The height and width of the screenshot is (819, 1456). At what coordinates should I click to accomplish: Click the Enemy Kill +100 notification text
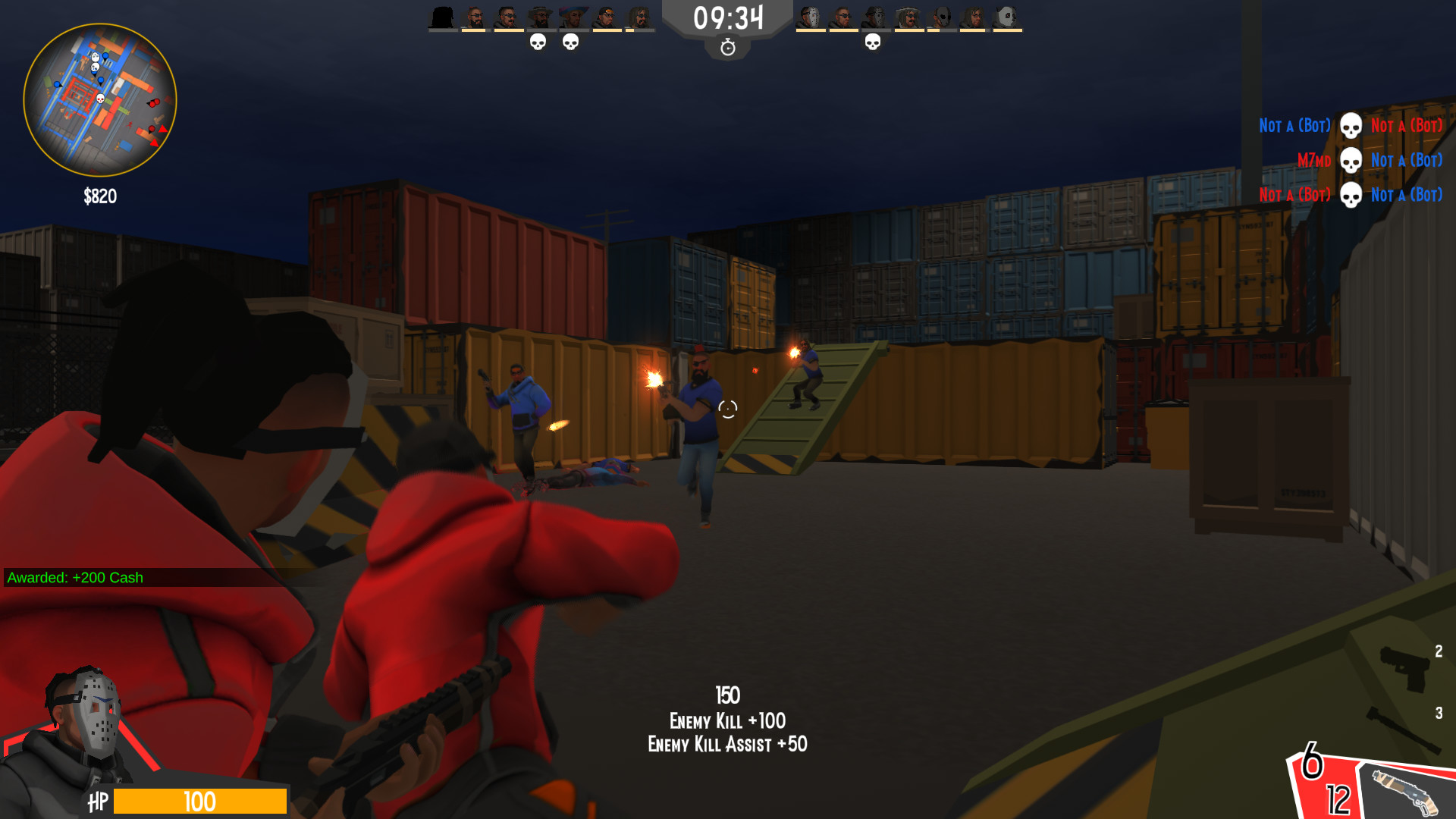coord(727,721)
